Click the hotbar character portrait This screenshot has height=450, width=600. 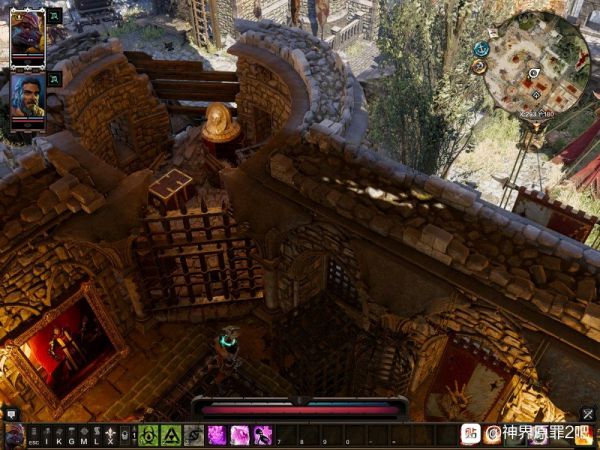(13, 436)
